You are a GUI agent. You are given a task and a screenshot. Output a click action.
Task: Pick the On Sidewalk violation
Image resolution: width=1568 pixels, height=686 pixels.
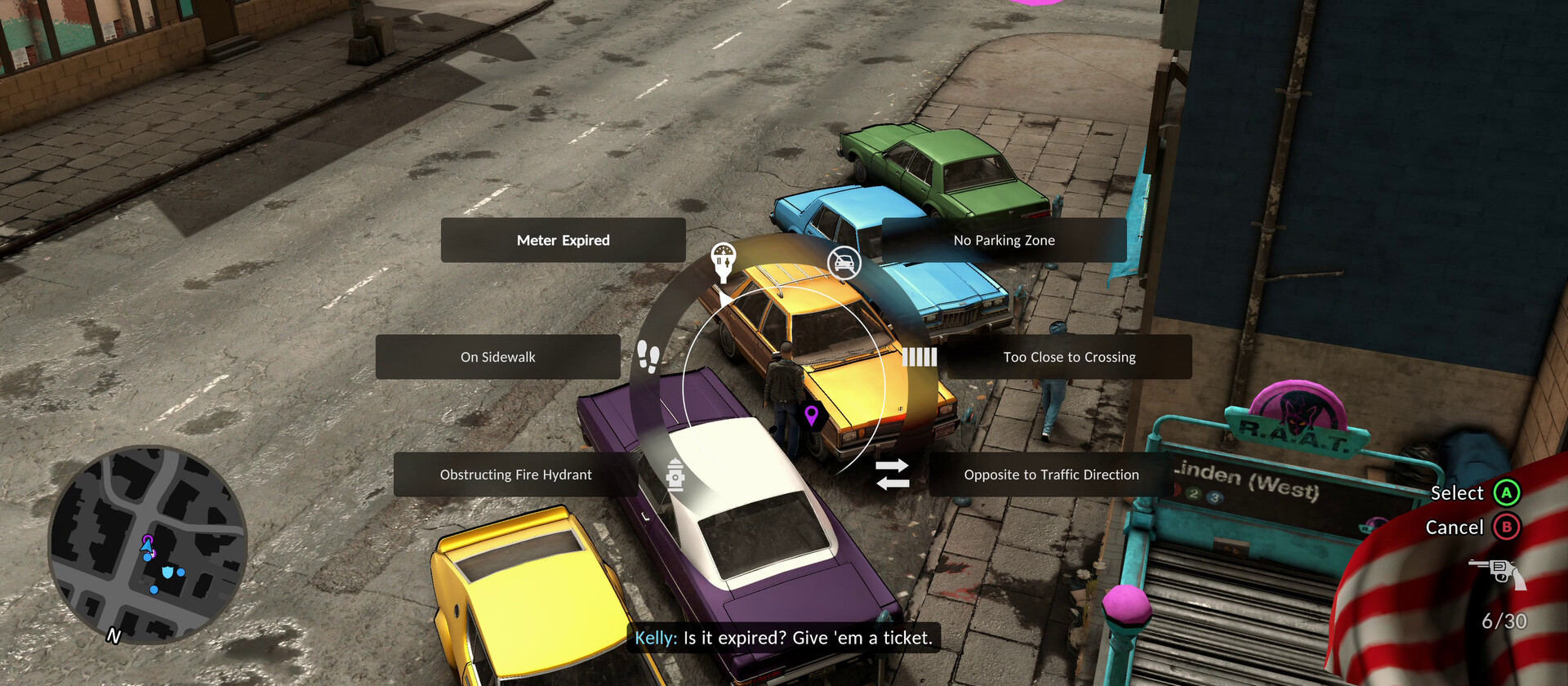tap(497, 357)
